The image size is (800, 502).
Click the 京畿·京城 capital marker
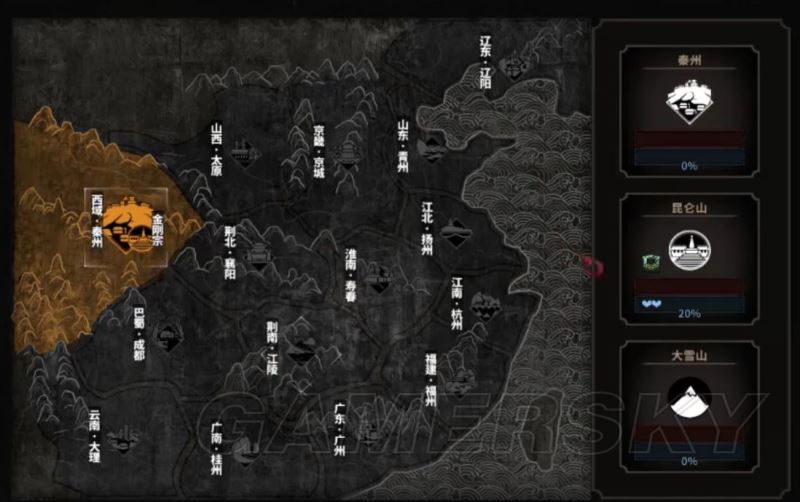coord(347,153)
